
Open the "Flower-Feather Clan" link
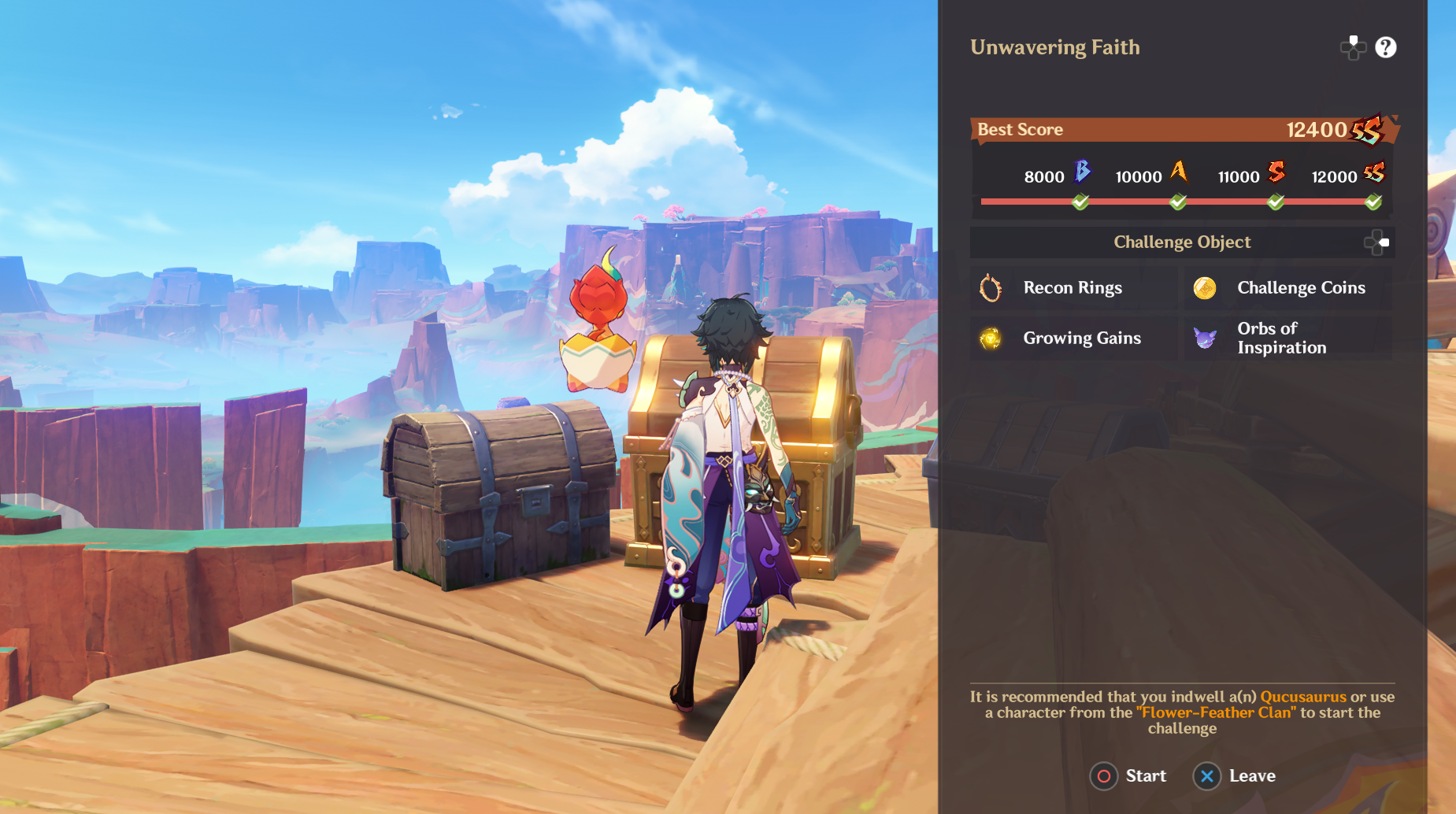(1215, 712)
